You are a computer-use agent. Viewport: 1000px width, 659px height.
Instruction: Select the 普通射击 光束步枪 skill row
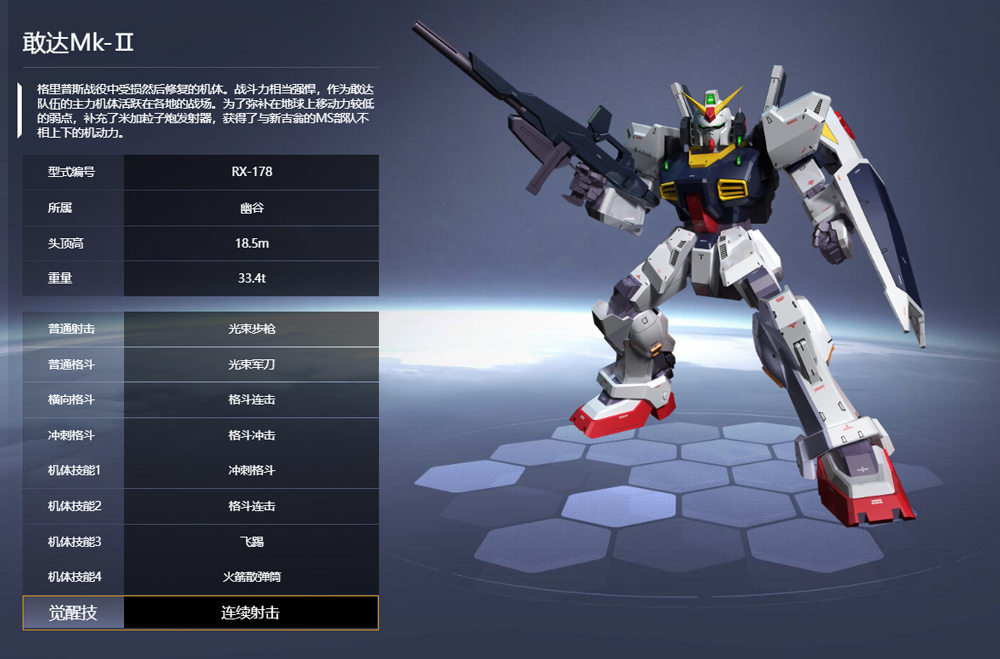click(200, 329)
